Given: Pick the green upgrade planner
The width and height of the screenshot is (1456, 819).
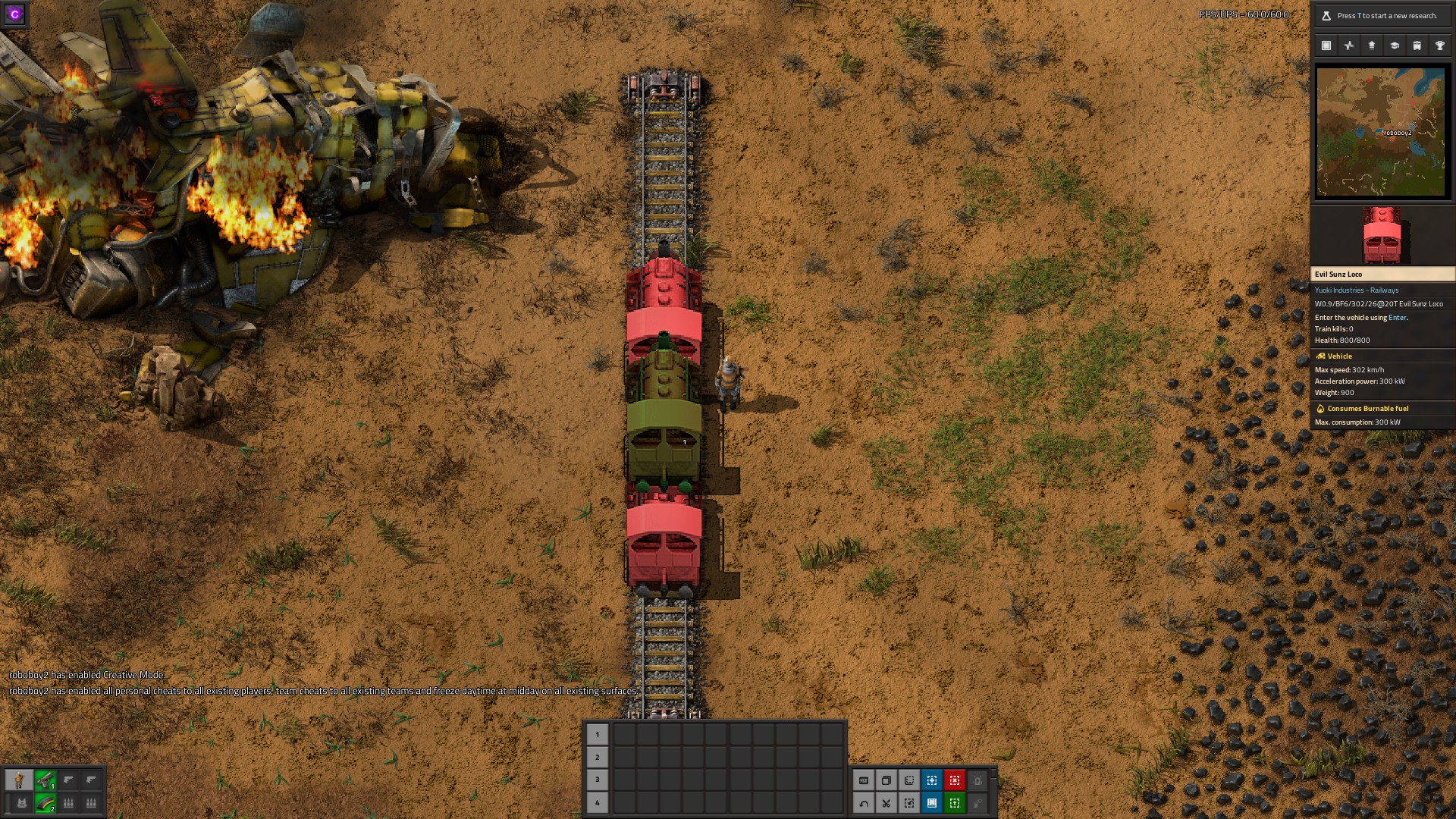Looking at the screenshot, I should coord(954,803).
